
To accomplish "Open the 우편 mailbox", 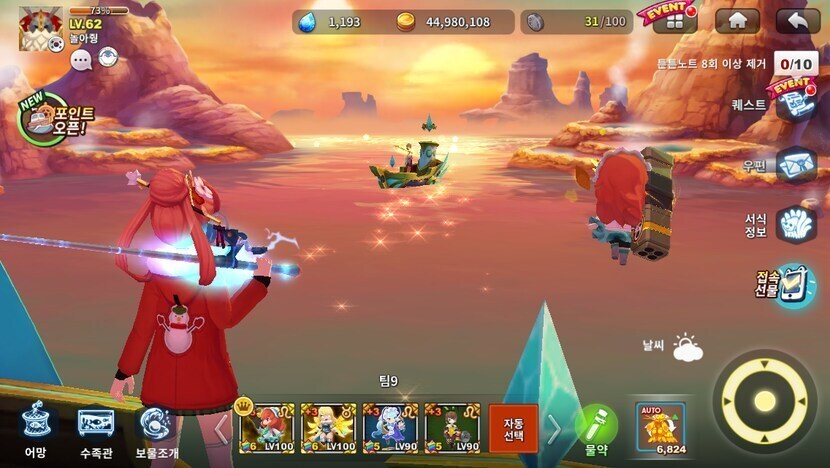I will 796,164.
